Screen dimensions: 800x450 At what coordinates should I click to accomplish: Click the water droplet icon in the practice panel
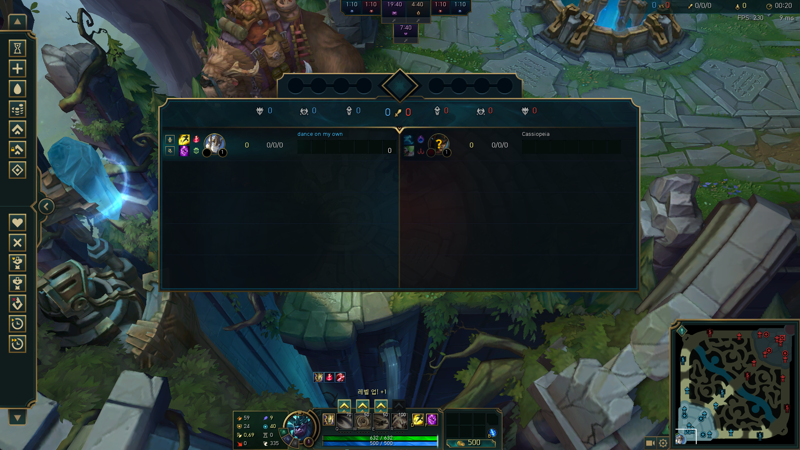click(x=17, y=89)
